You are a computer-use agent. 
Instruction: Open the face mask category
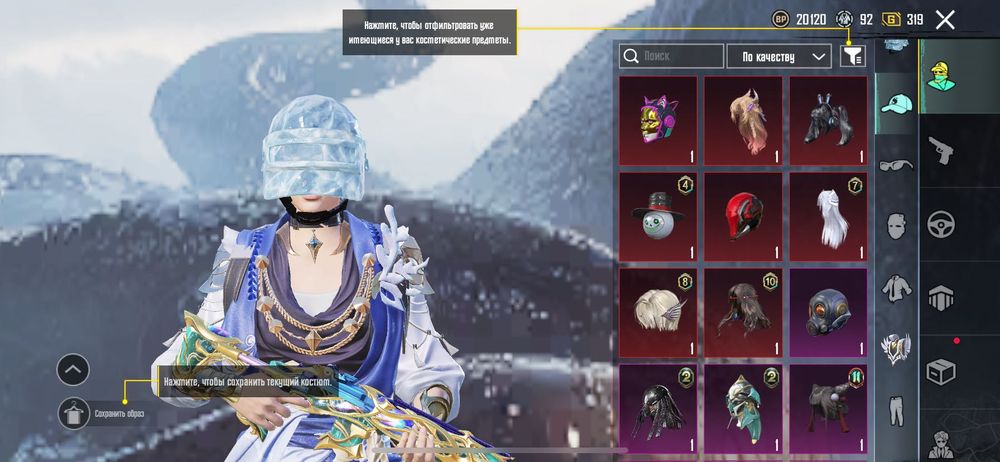[x=896, y=226]
